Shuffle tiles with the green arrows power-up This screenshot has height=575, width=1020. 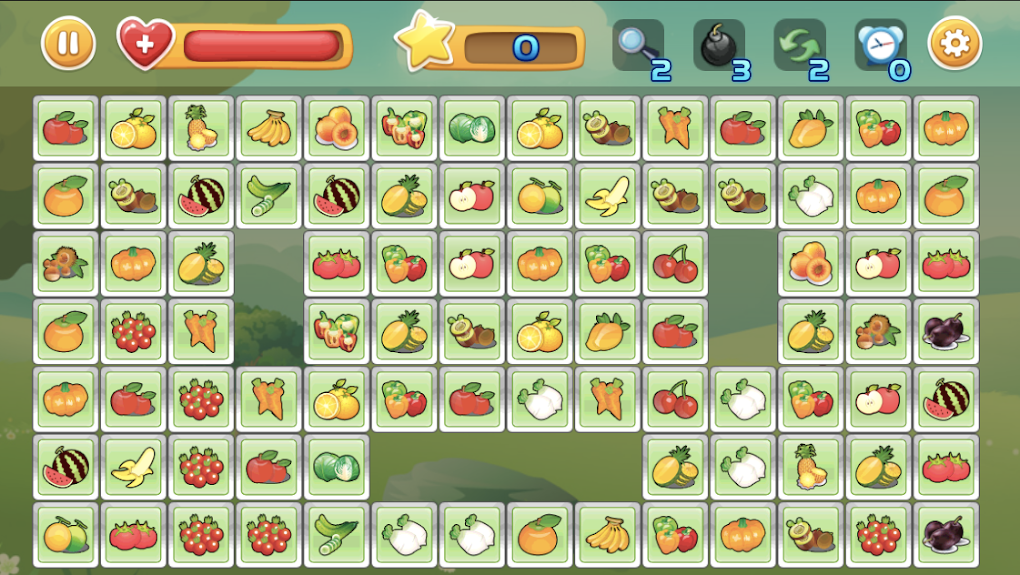(x=799, y=45)
